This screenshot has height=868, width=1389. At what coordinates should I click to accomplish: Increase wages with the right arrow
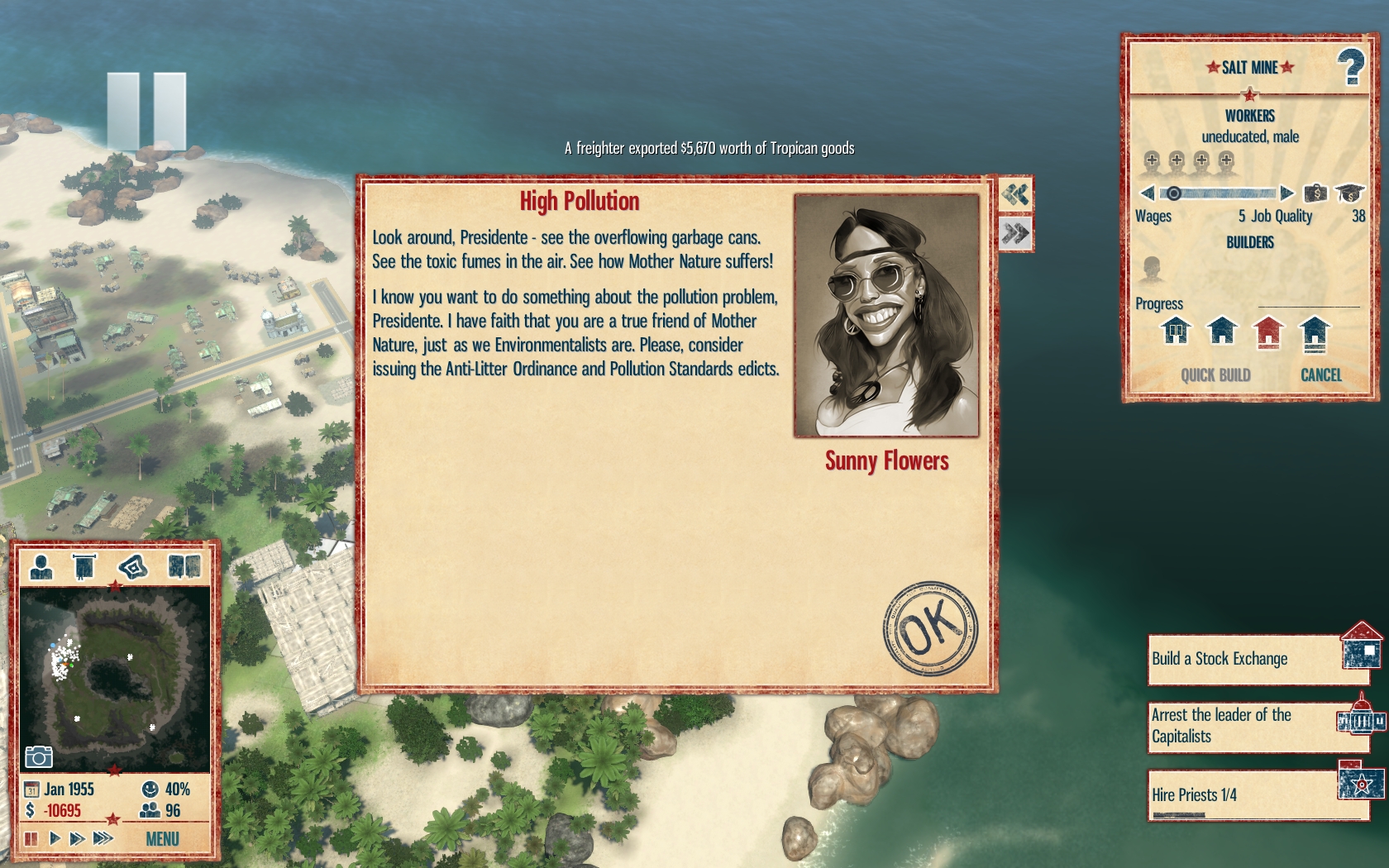(1286, 193)
